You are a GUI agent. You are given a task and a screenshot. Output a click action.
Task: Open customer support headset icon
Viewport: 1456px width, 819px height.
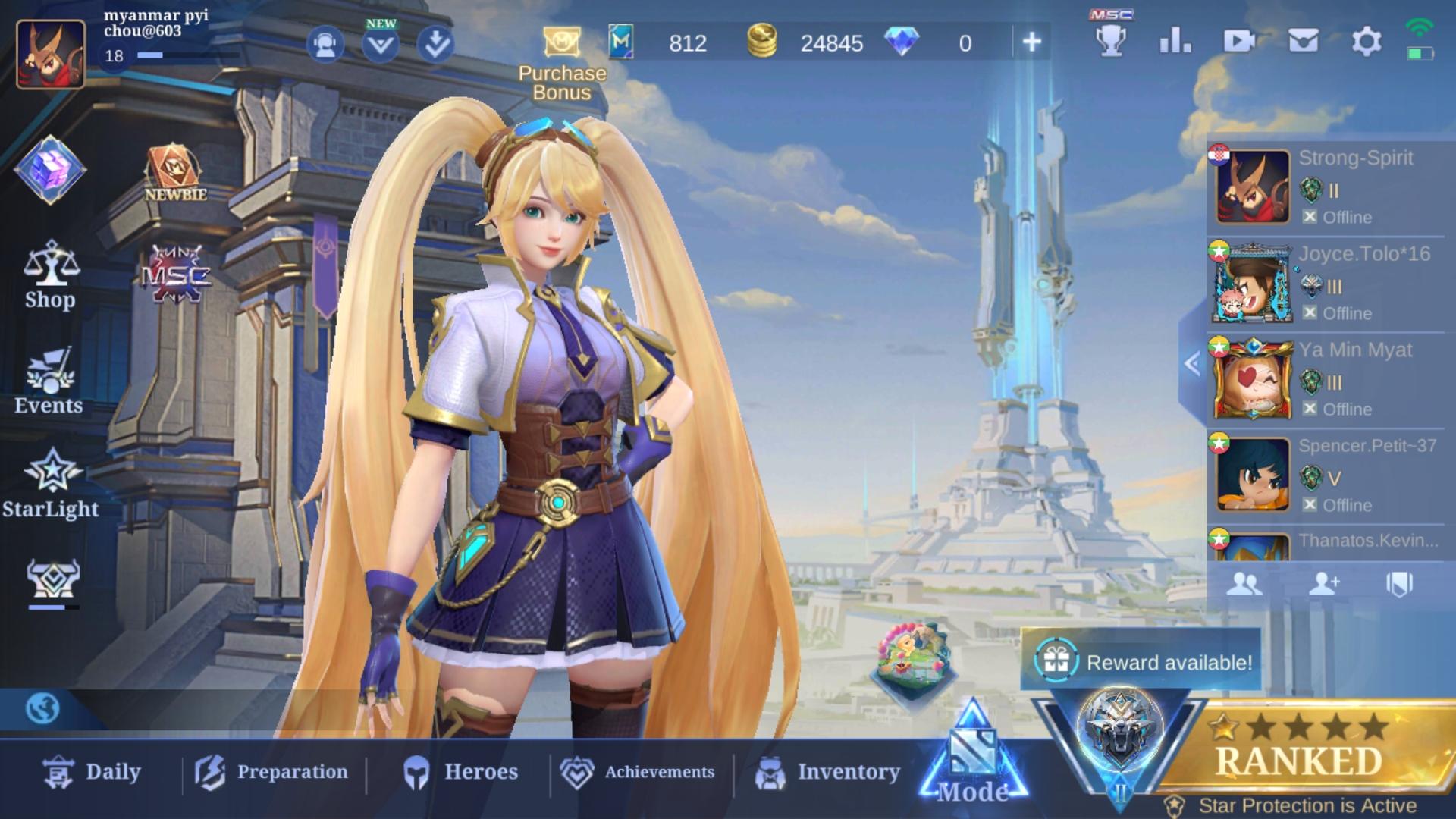(x=325, y=43)
